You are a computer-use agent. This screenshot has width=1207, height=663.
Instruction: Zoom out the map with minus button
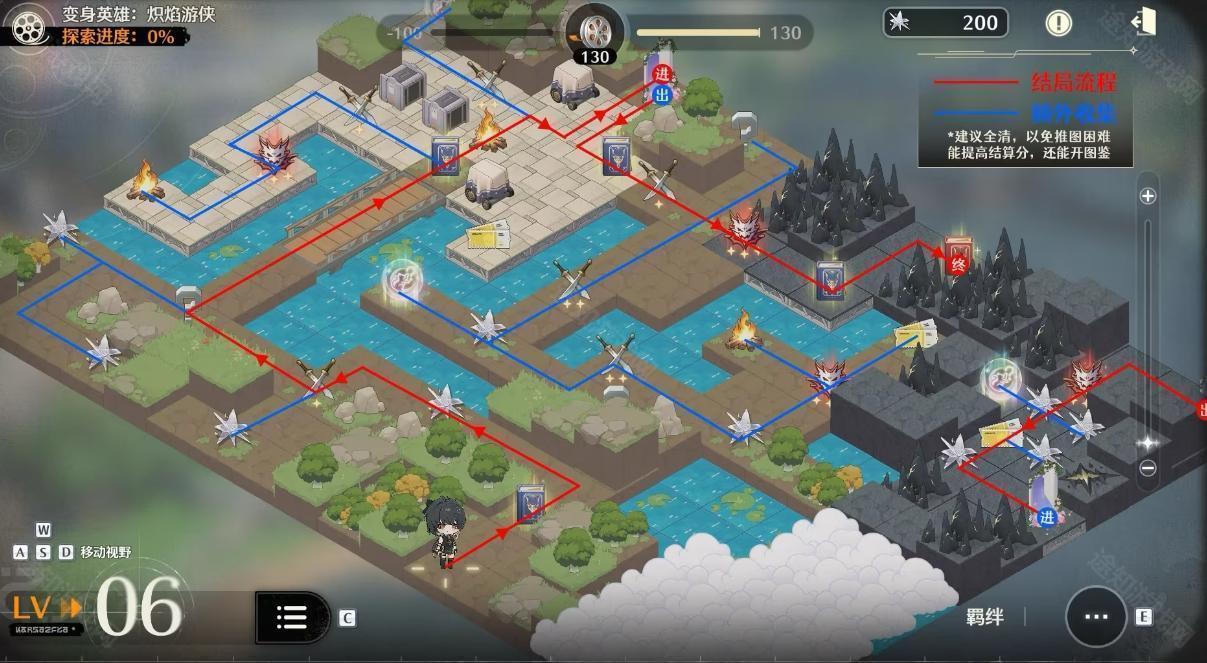(1148, 468)
